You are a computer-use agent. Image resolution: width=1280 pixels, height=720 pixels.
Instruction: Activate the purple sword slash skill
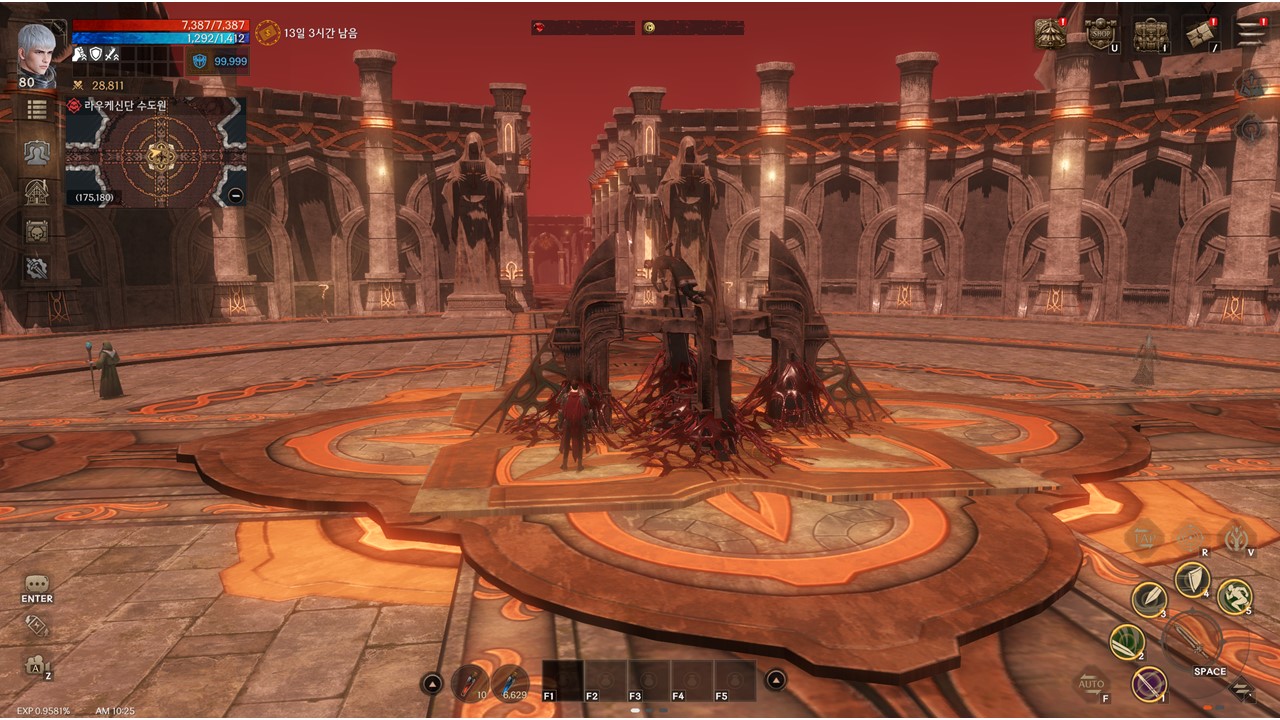1149,684
